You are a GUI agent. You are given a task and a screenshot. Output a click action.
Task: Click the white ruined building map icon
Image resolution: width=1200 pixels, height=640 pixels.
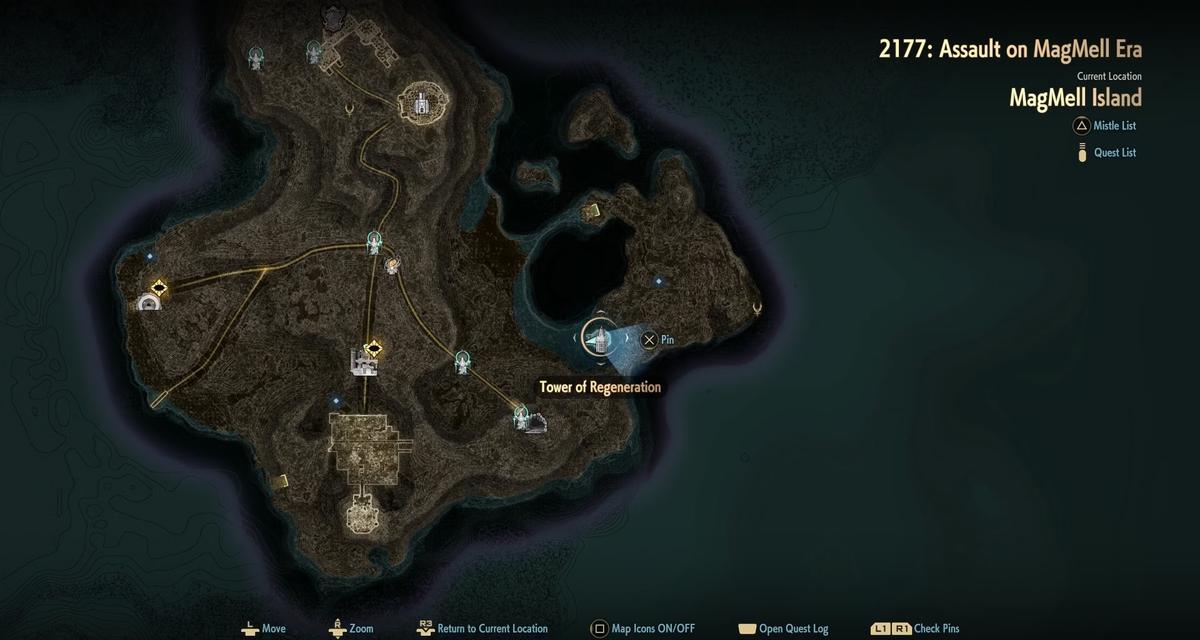coord(362,362)
